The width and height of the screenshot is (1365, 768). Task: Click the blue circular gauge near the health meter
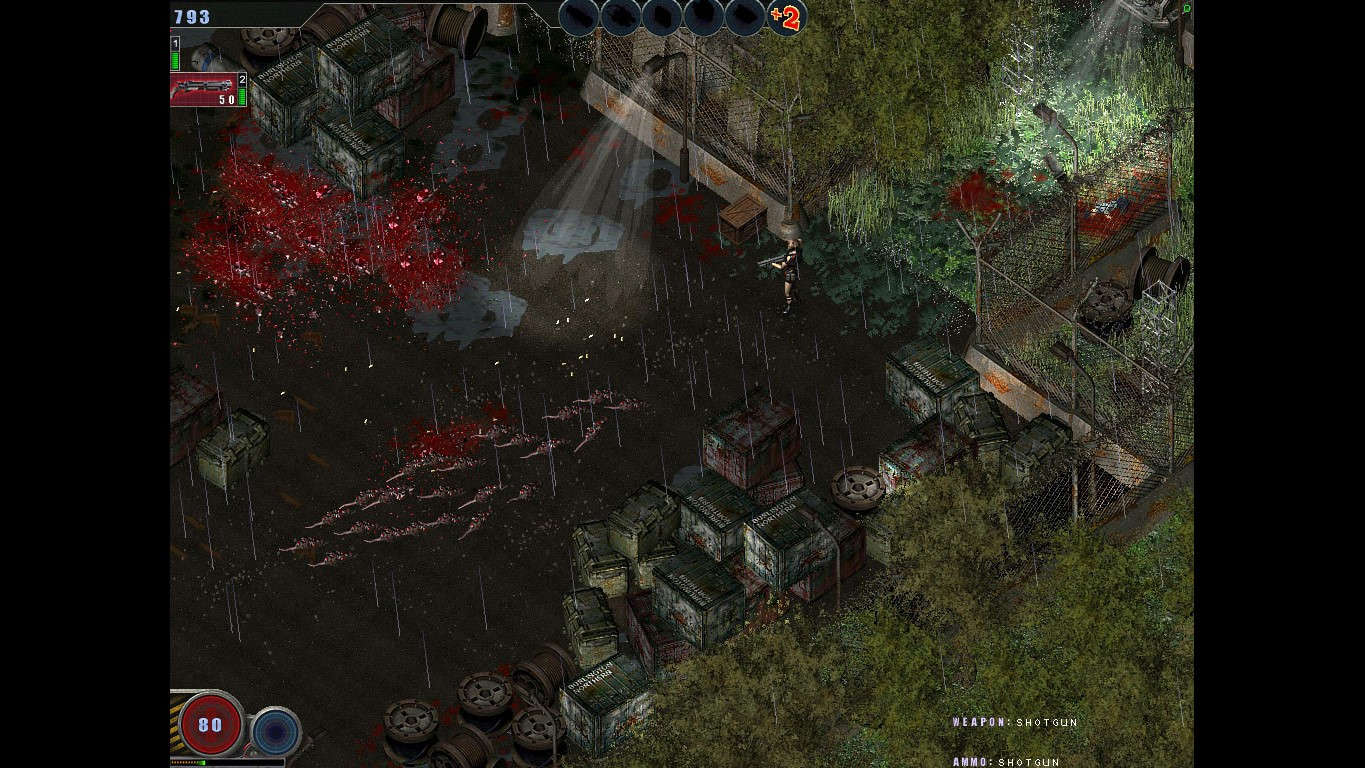coord(275,730)
